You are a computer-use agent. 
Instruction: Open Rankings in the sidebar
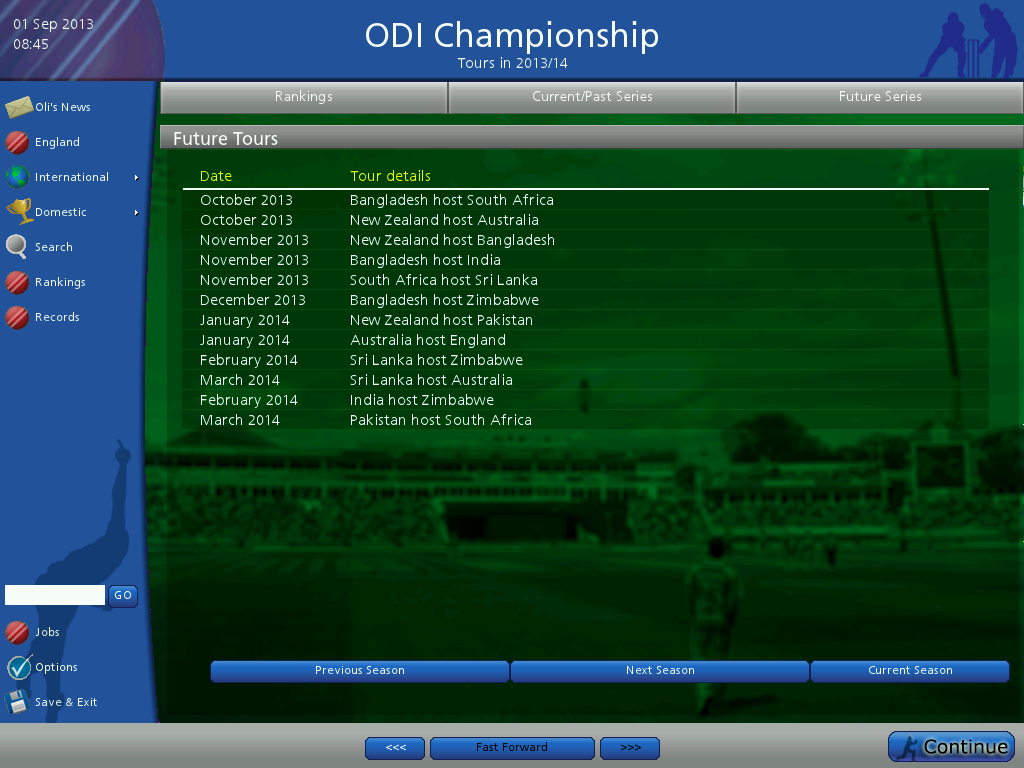[x=59, y=282]
